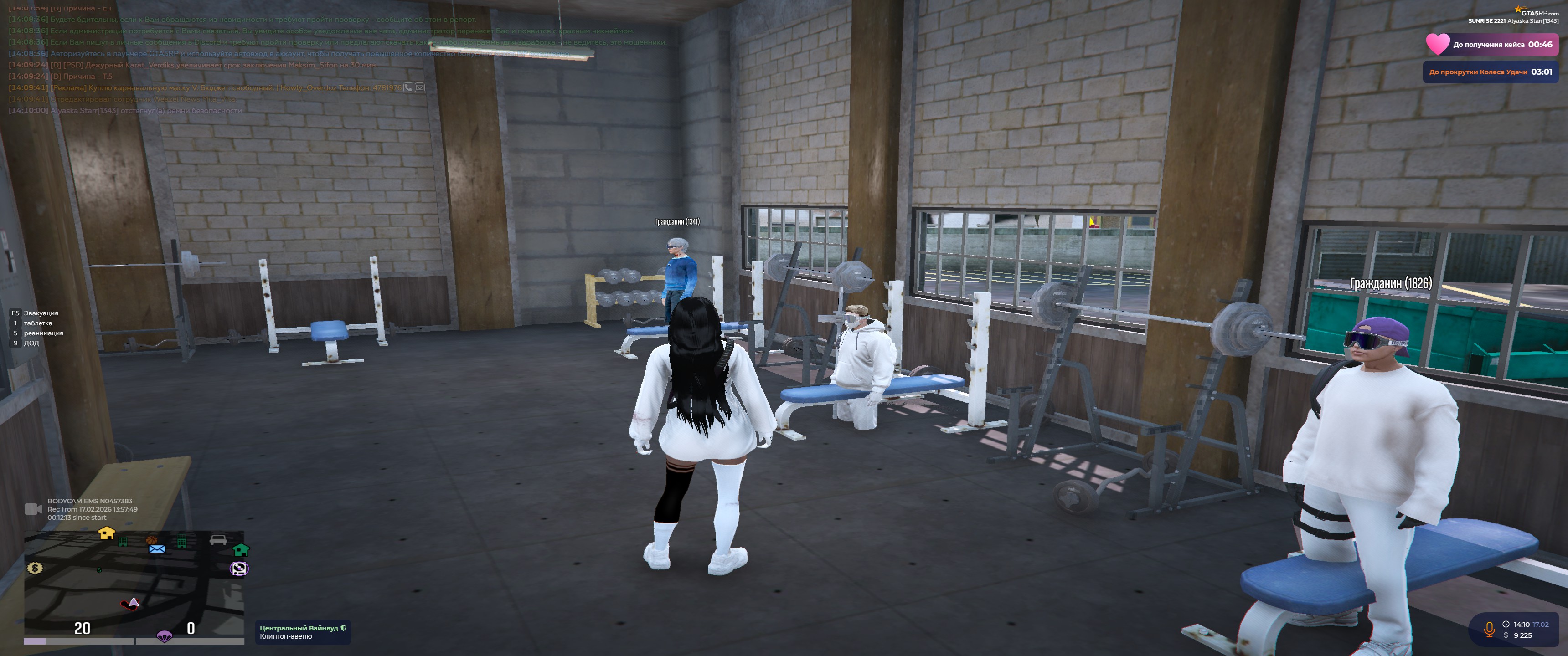Select the blue envelope mail marker
The width and height of the screenshot is (1568, 656).
coord(157,549)
